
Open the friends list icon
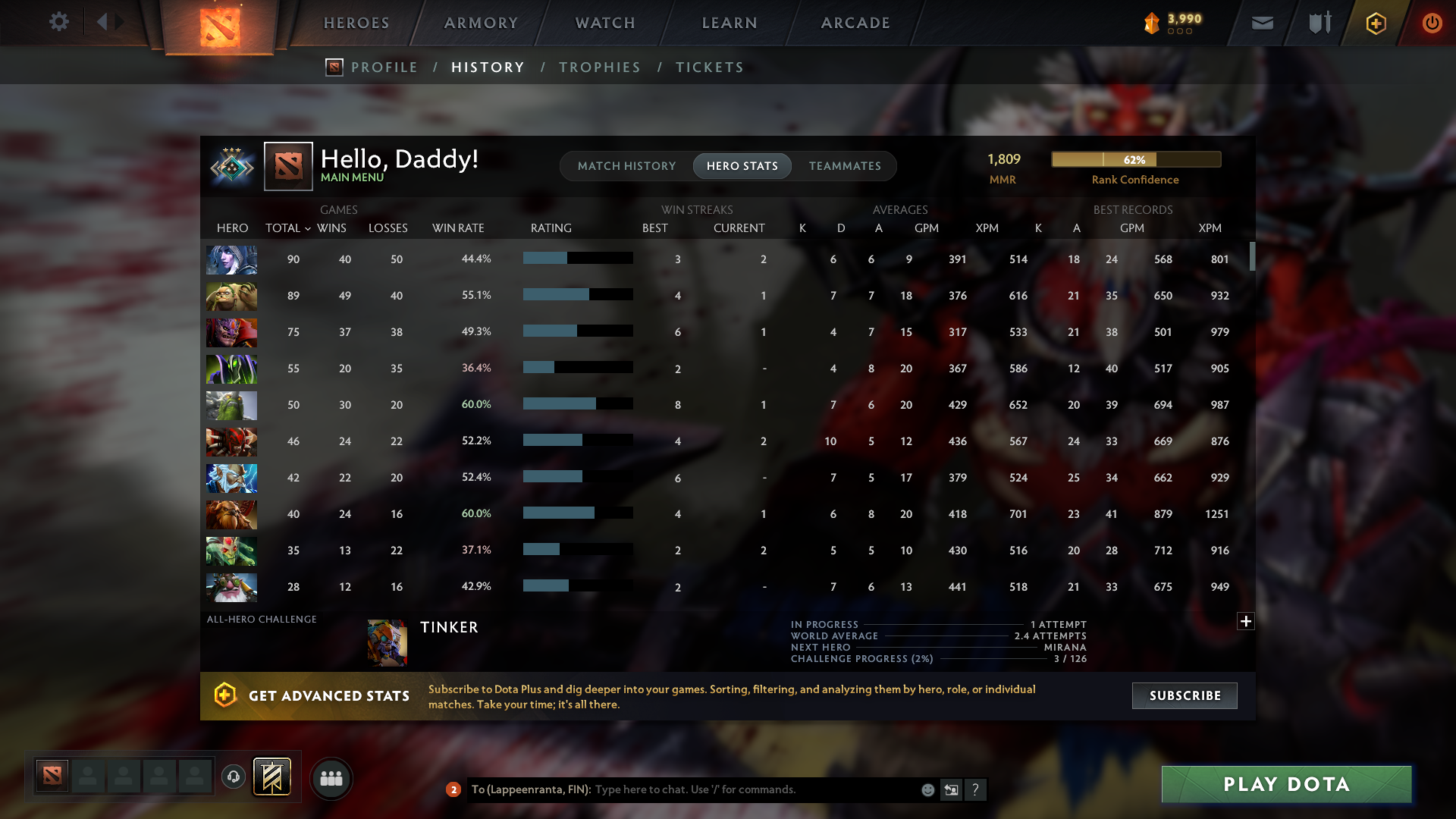[x=331, y=778]
